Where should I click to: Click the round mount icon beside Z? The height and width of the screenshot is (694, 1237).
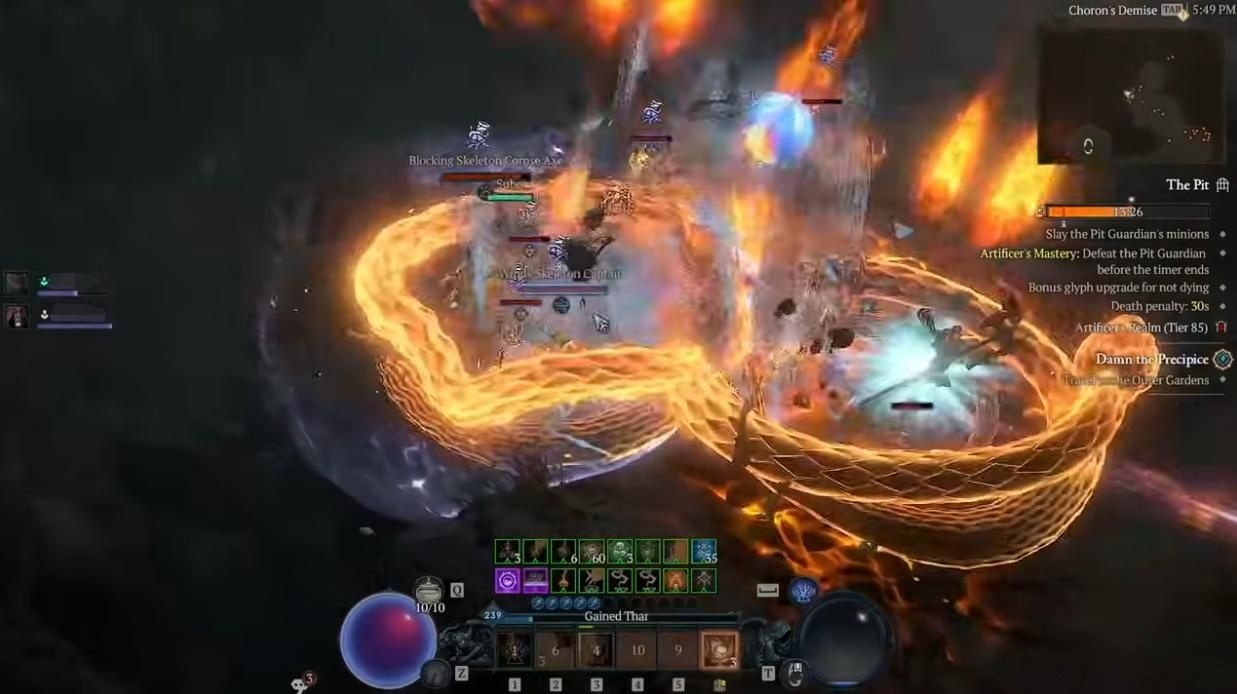pyautogui.click(x=434, y=673)
